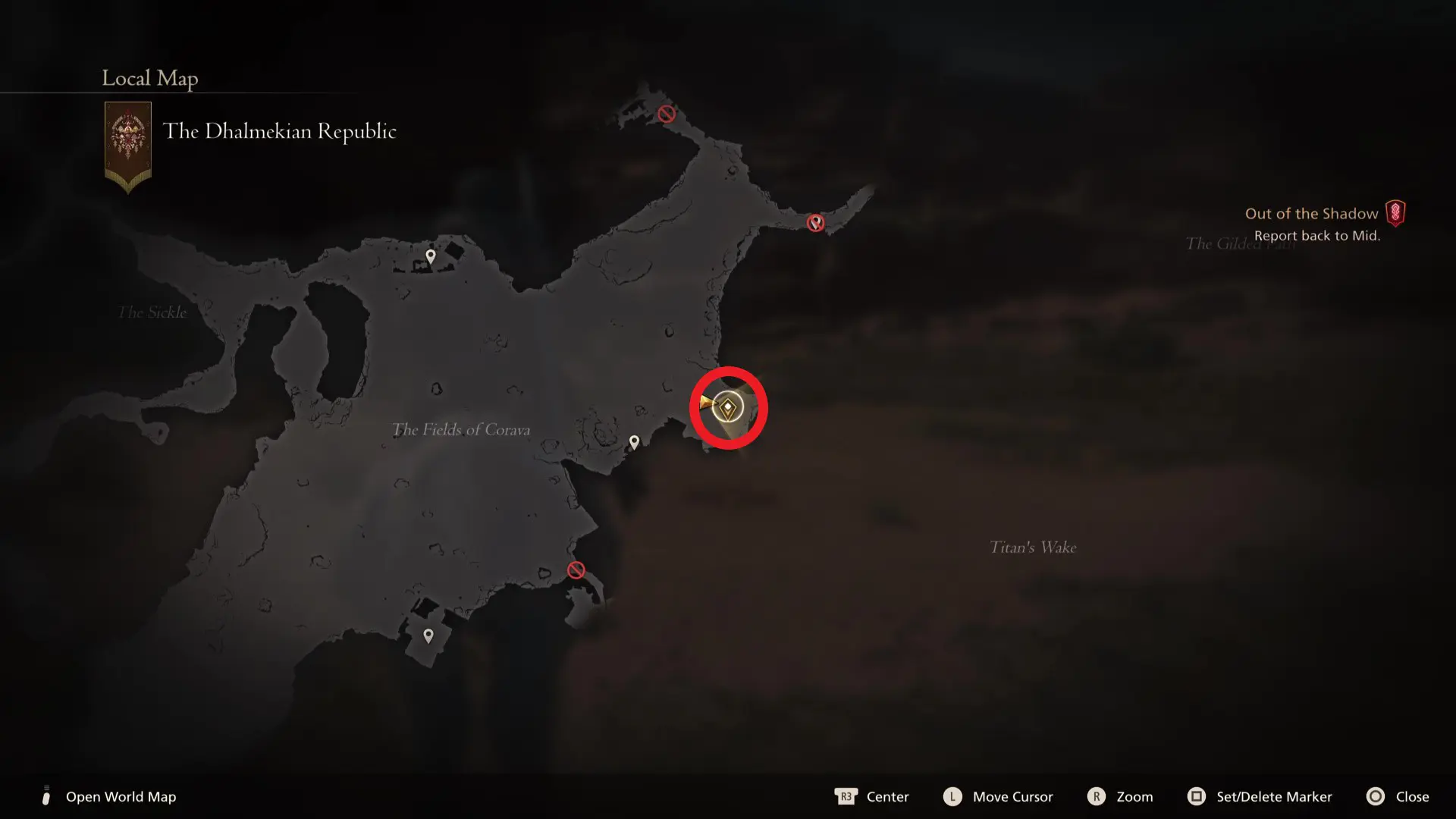Select the pin marker in the Fields of Corava

(x=634, y=441)
